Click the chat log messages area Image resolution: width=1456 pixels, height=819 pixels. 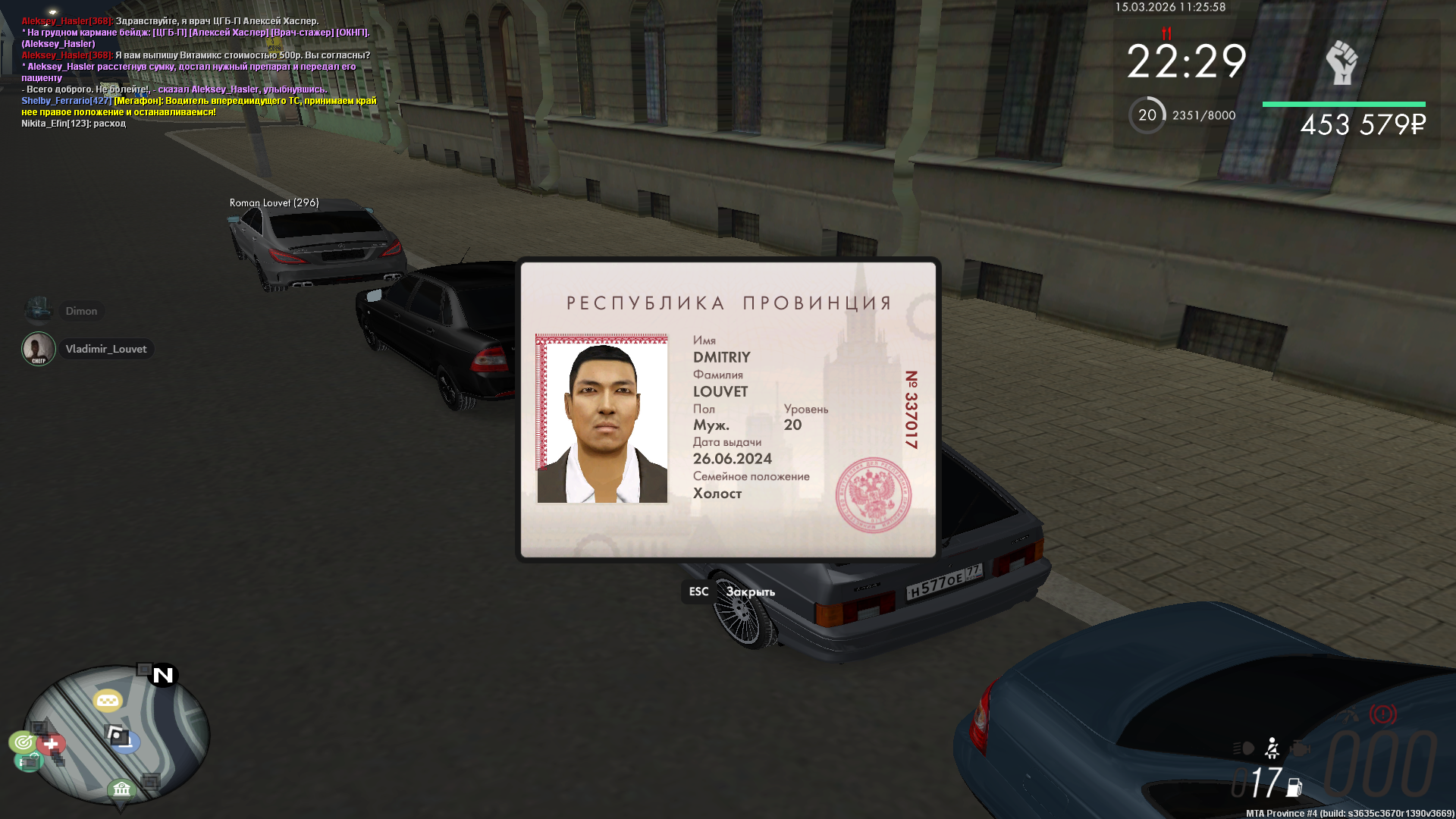(x=197, y=72)
